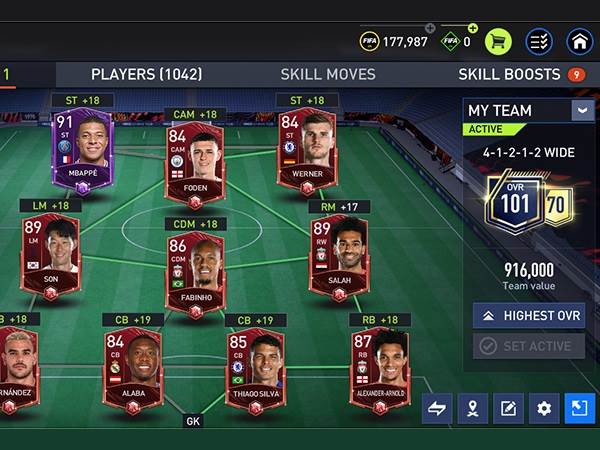Open the Skill Boosts tab

click(x=510, y=74)
